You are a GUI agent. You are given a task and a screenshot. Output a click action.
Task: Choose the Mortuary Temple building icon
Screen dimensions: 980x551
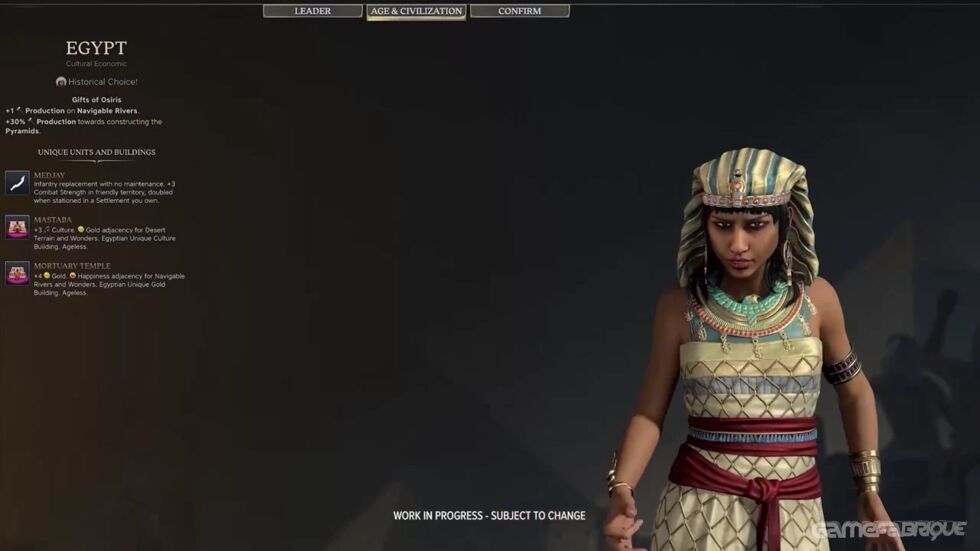pyautogui.click(x=17, y=273)
